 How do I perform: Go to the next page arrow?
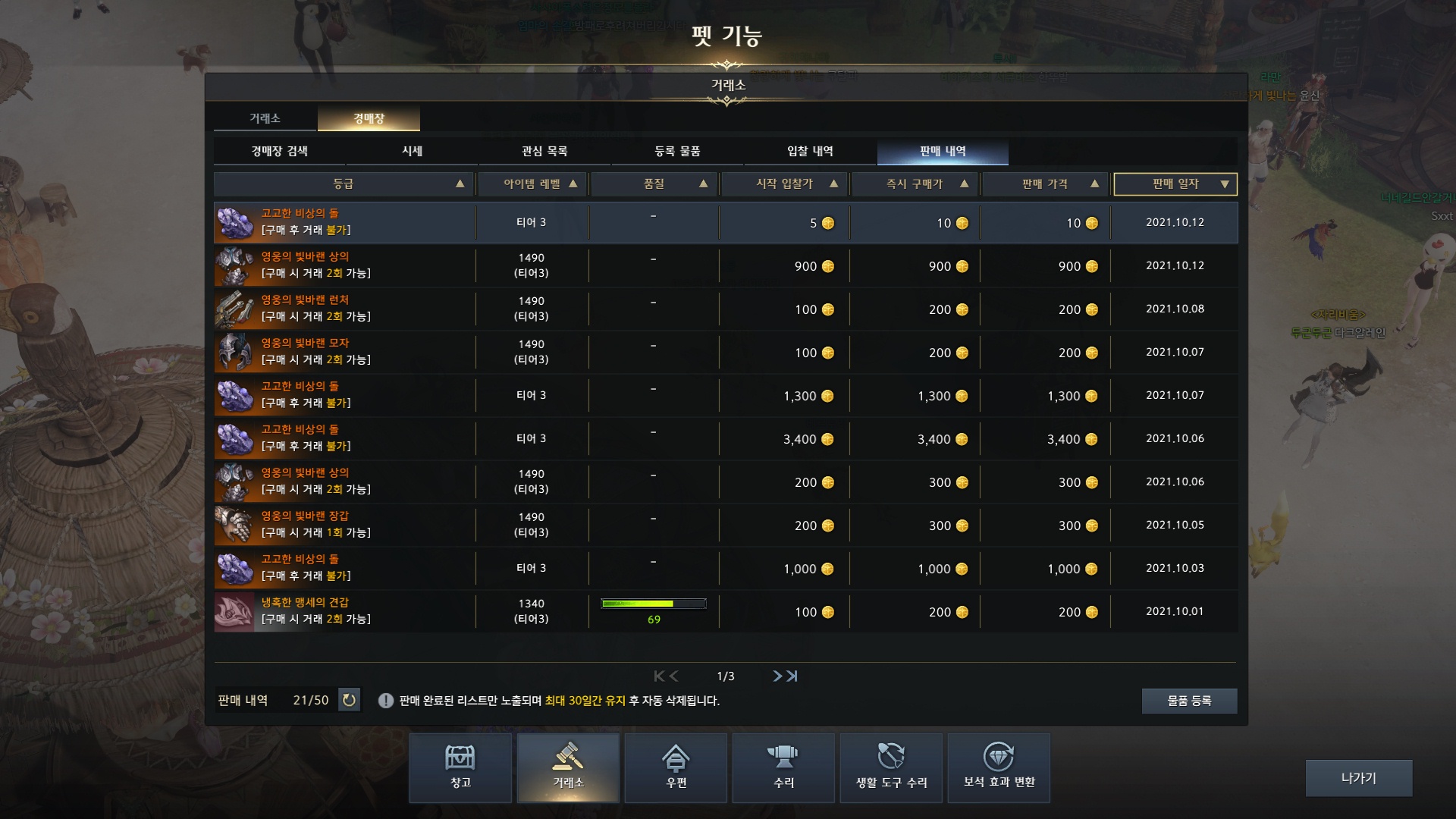[x=777, y=676]
